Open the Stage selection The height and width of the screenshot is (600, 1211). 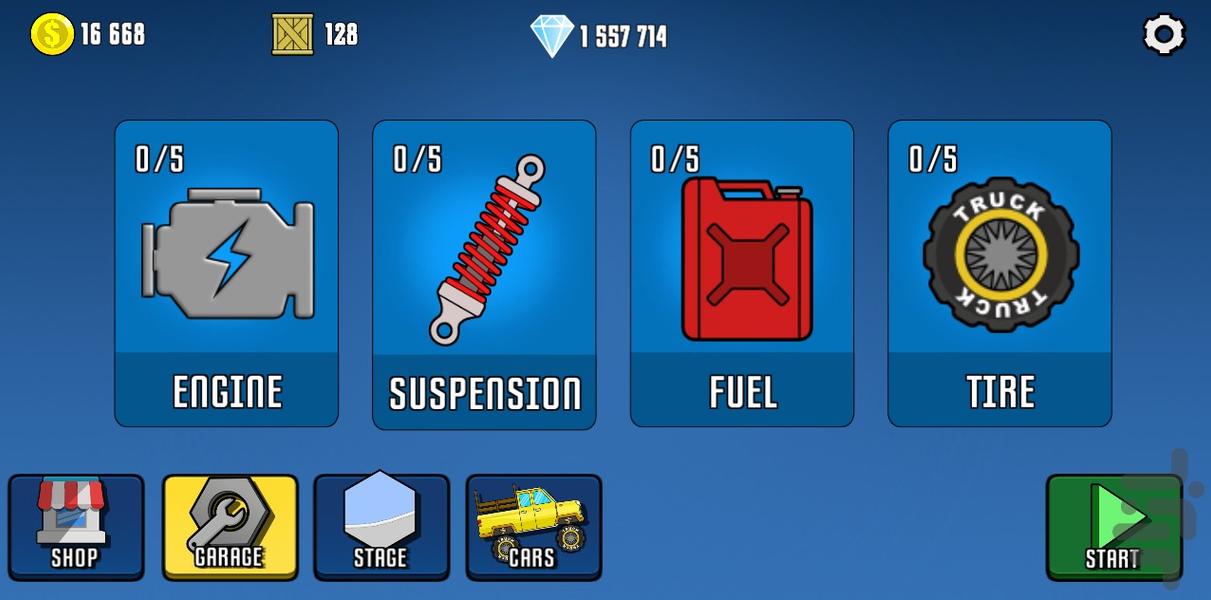tap(381, 527)
